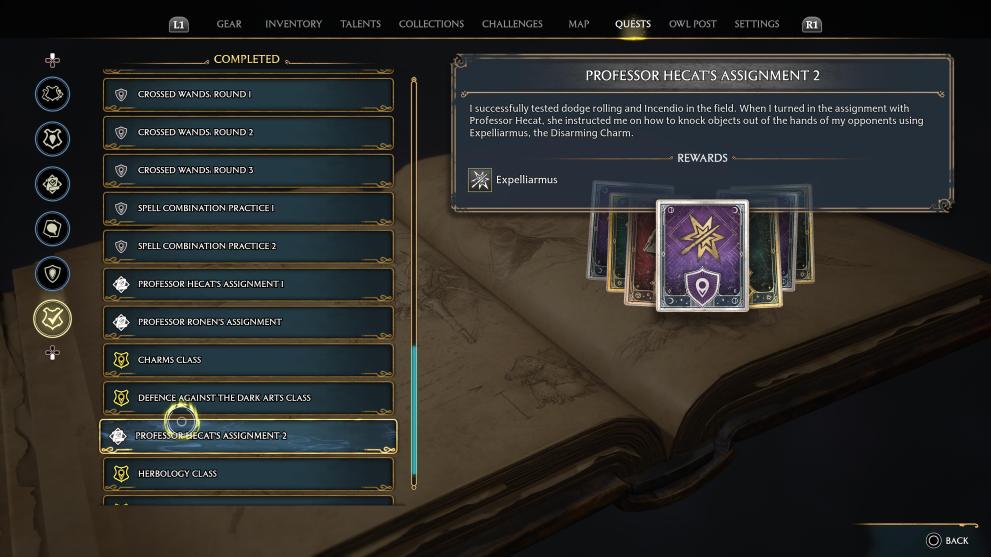Go to the Collections tab
Viewport: 991px width, 557px height.
[x=431, y=24]
